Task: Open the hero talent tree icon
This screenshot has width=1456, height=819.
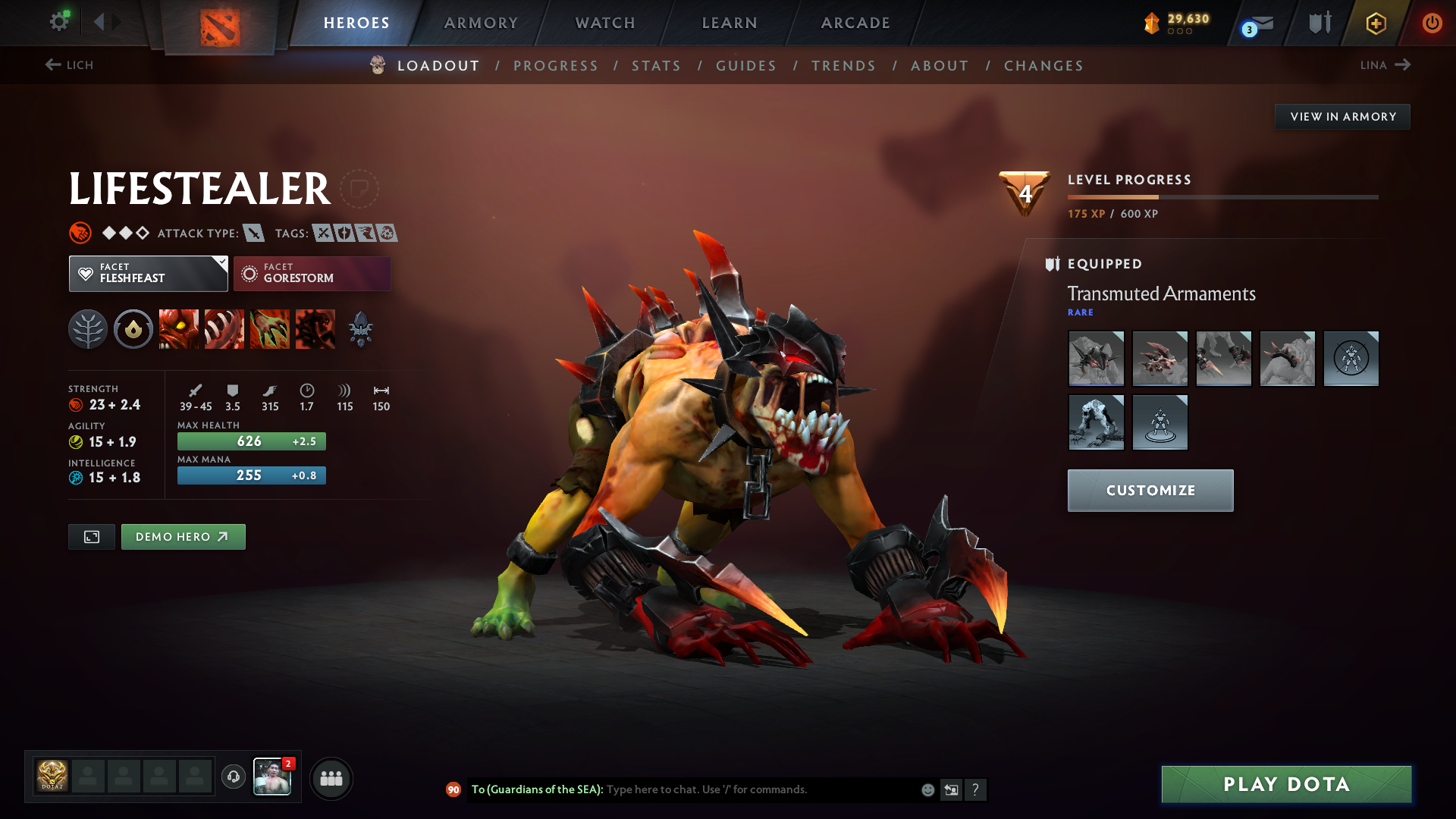Action: pyautogui.click(x=88, y=330)
